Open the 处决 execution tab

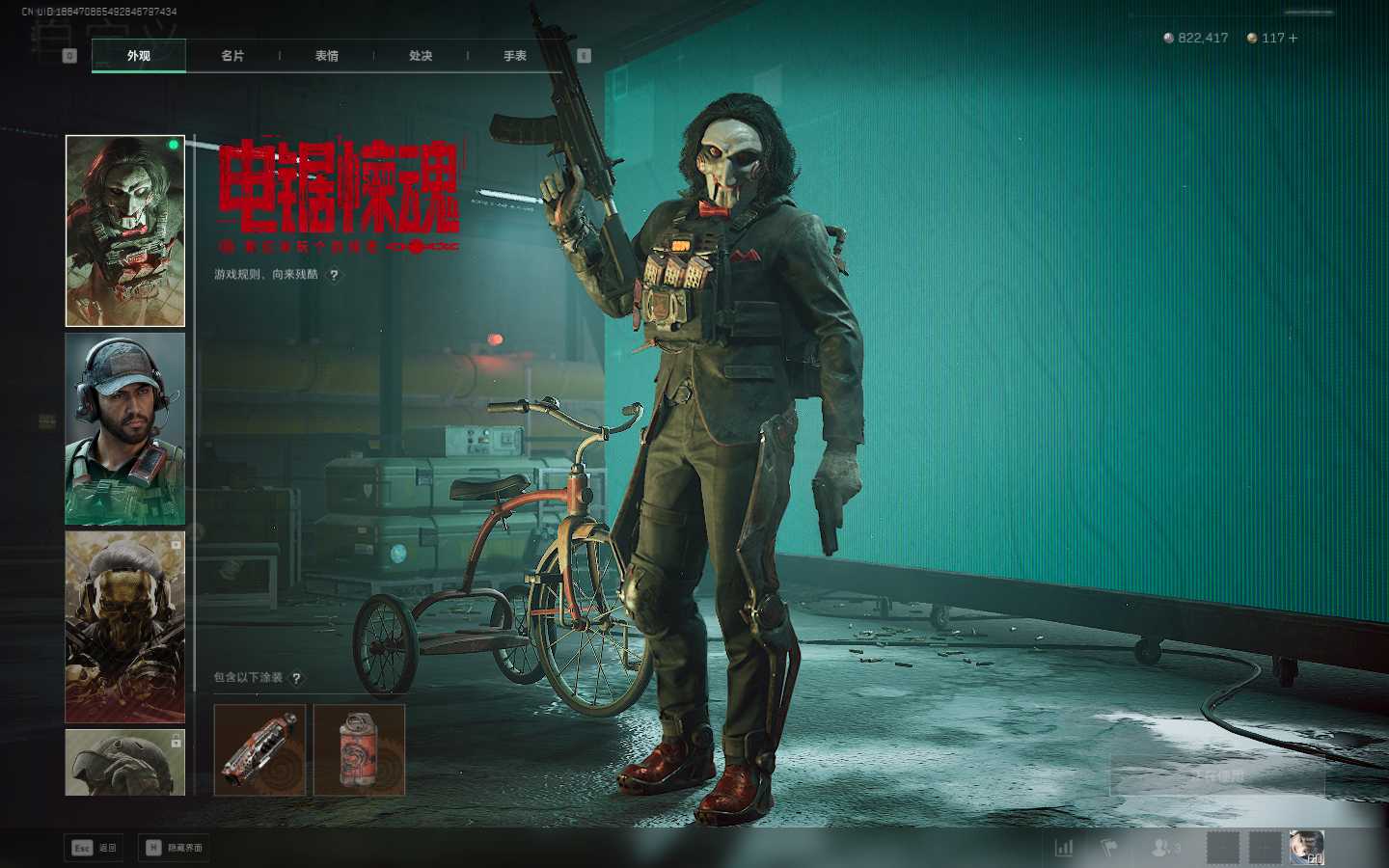pyautogui.click(x=421, y=56)
